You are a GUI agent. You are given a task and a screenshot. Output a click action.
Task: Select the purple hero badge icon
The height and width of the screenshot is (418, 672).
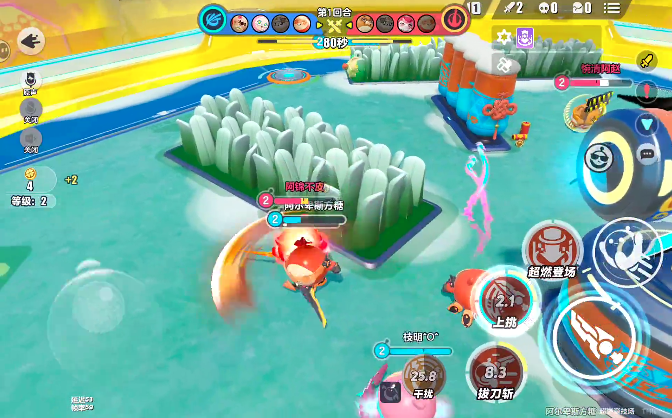coord(525,37)
